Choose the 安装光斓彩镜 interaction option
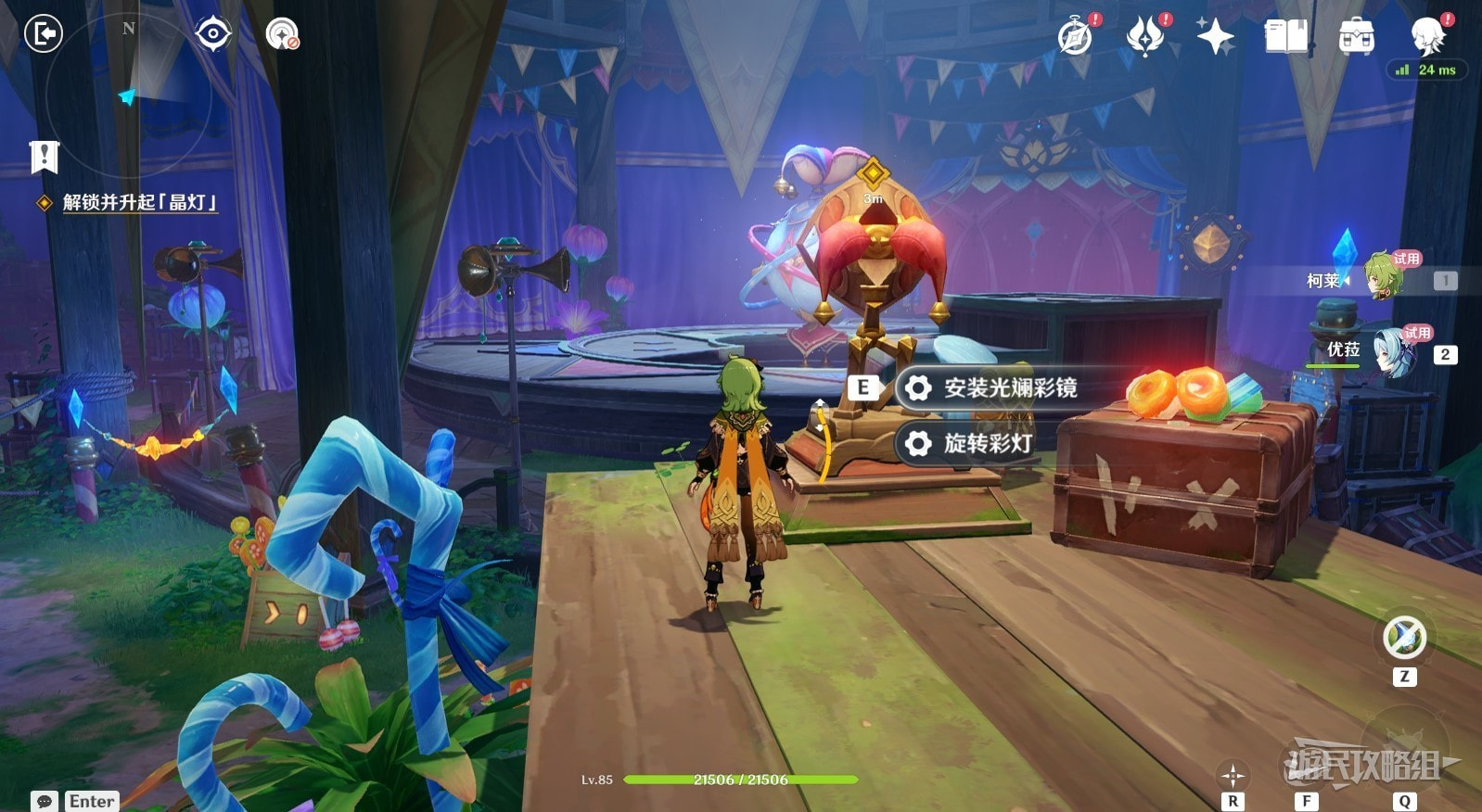1482x812 pixels. 1009,387
